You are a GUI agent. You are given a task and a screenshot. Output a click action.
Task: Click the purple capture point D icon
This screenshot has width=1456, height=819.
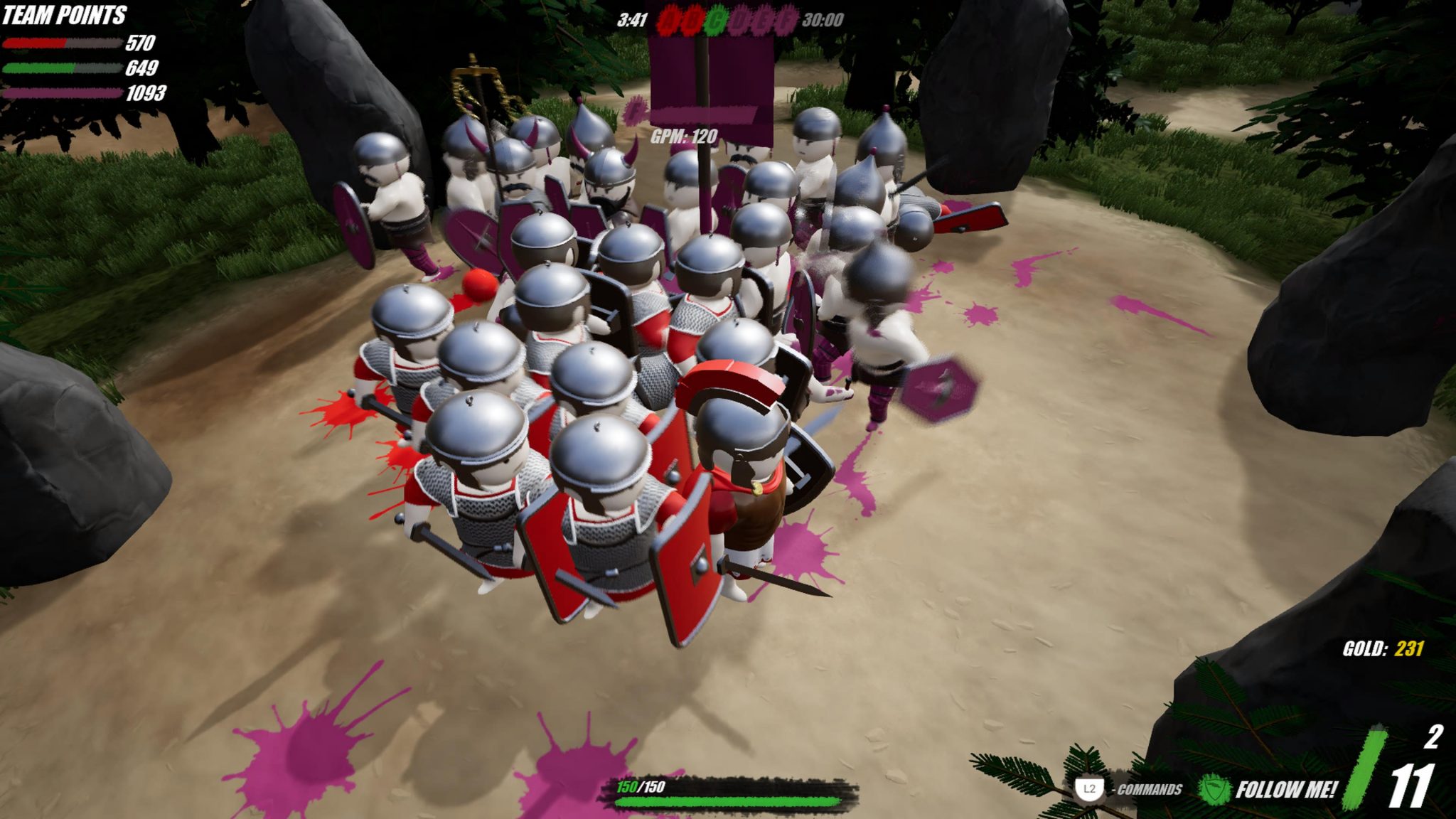[x=742, y=18]
